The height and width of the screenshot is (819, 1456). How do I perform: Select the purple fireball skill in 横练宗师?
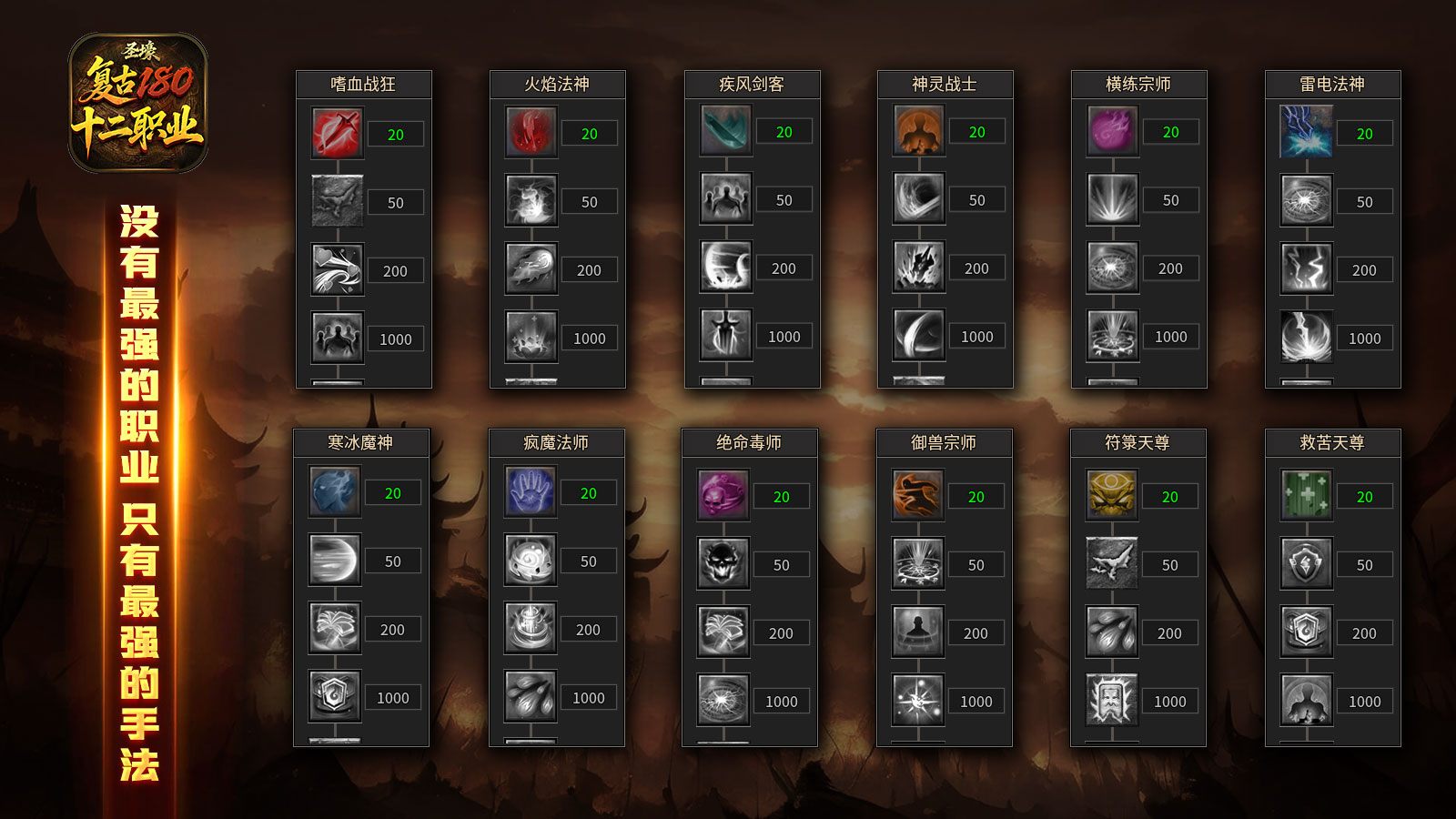1113,131
